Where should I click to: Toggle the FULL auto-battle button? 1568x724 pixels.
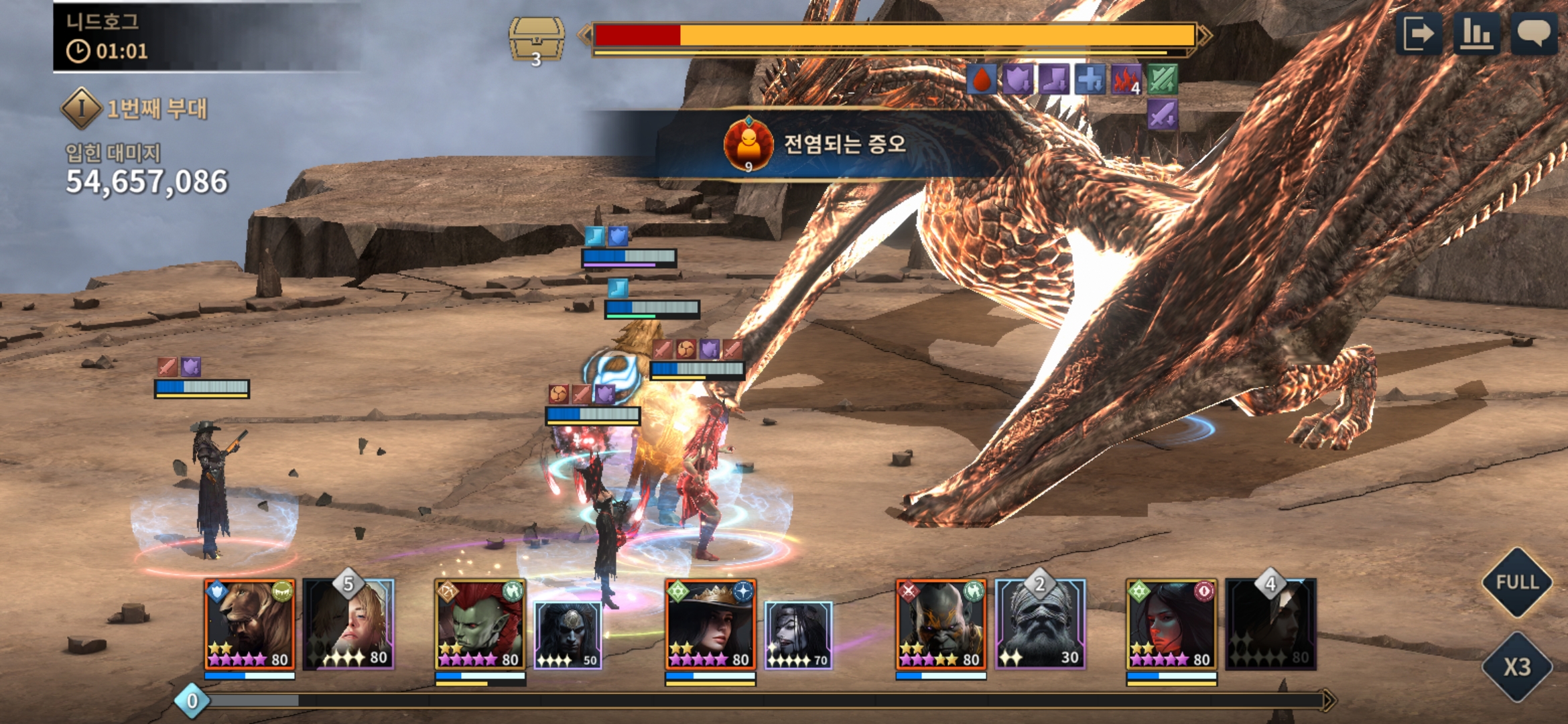pyautogui.click(x=1516, y=582)
